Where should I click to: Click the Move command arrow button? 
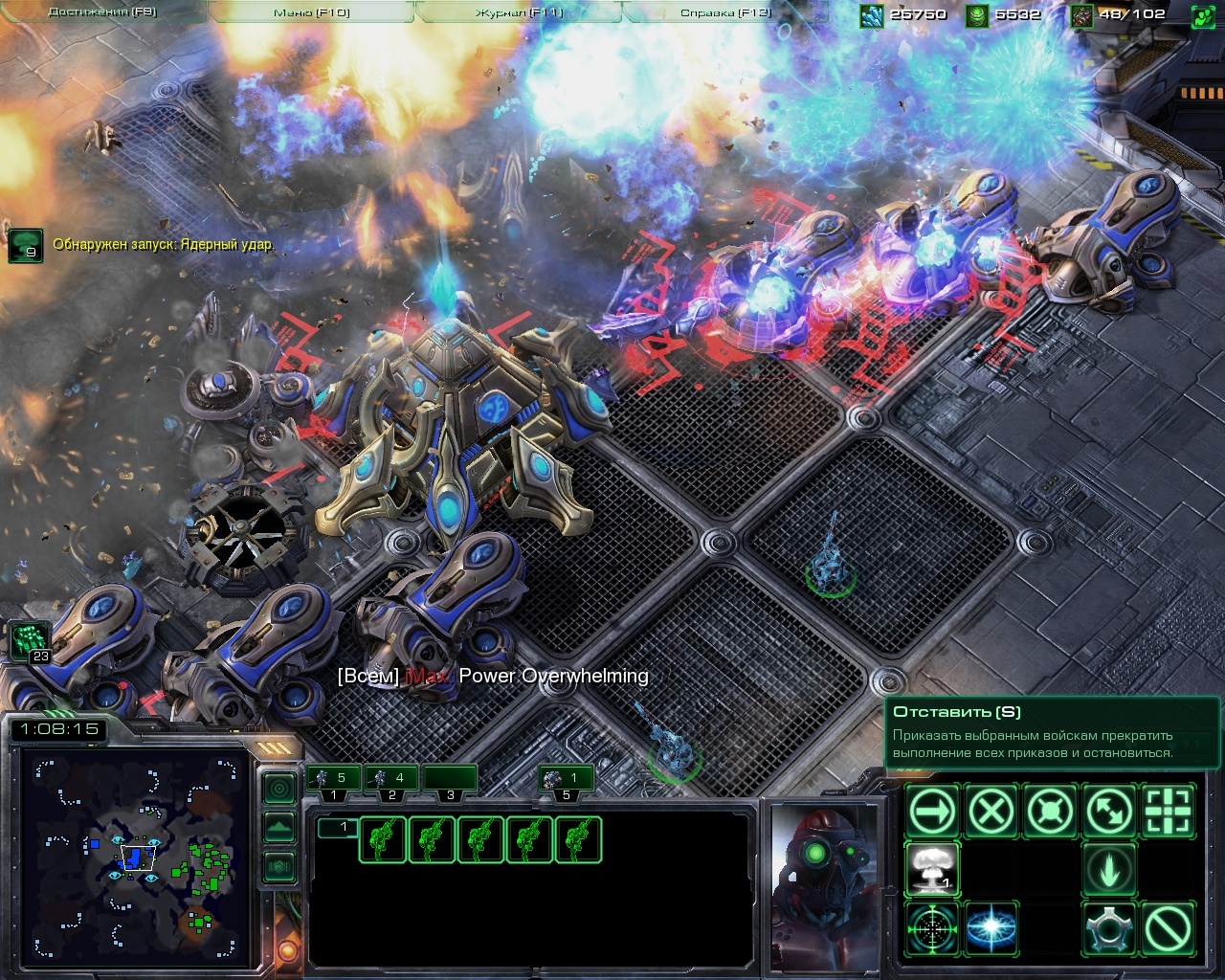932,813
